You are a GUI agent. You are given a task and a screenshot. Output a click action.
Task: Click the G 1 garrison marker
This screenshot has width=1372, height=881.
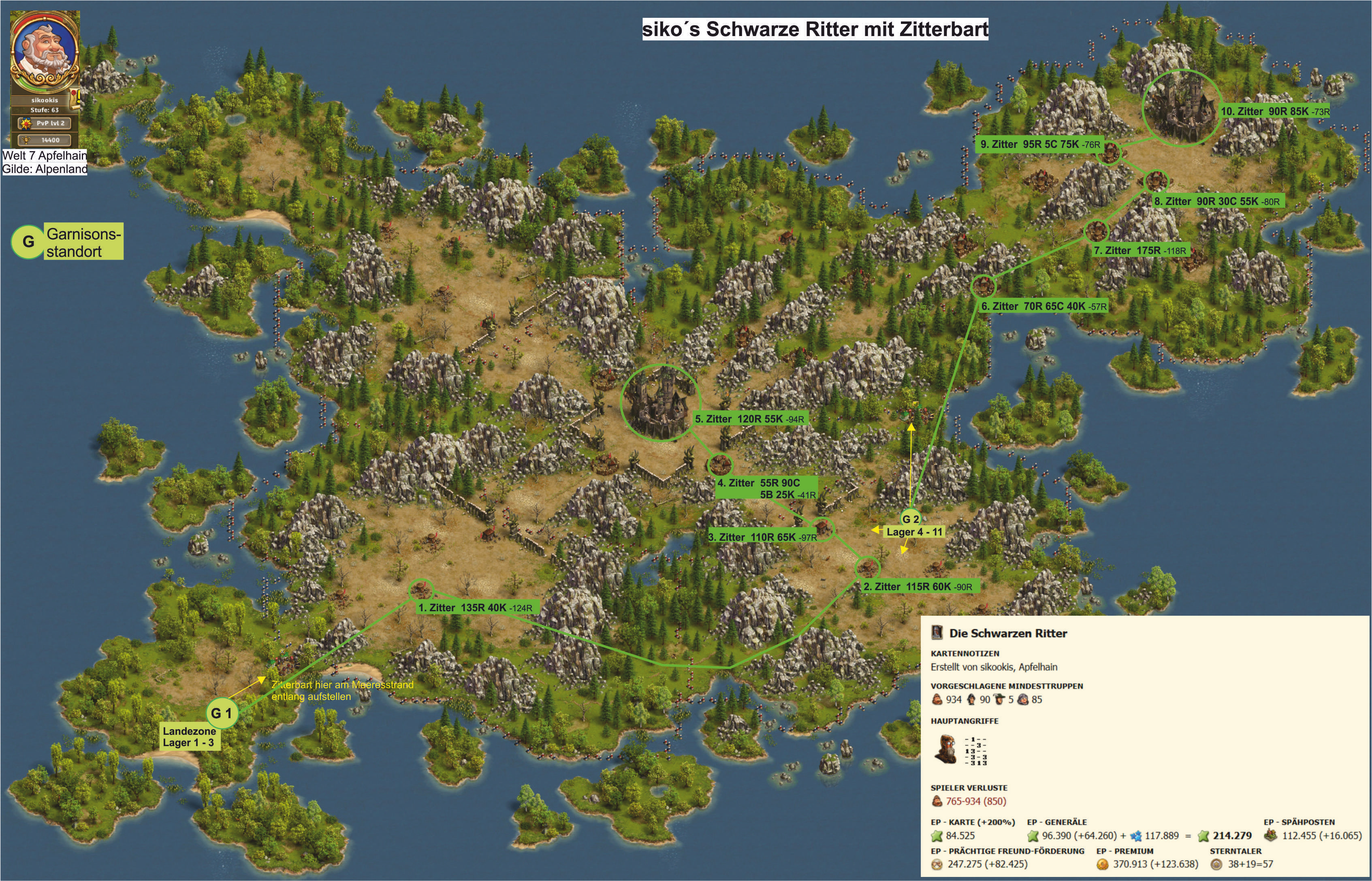[222, 713]
